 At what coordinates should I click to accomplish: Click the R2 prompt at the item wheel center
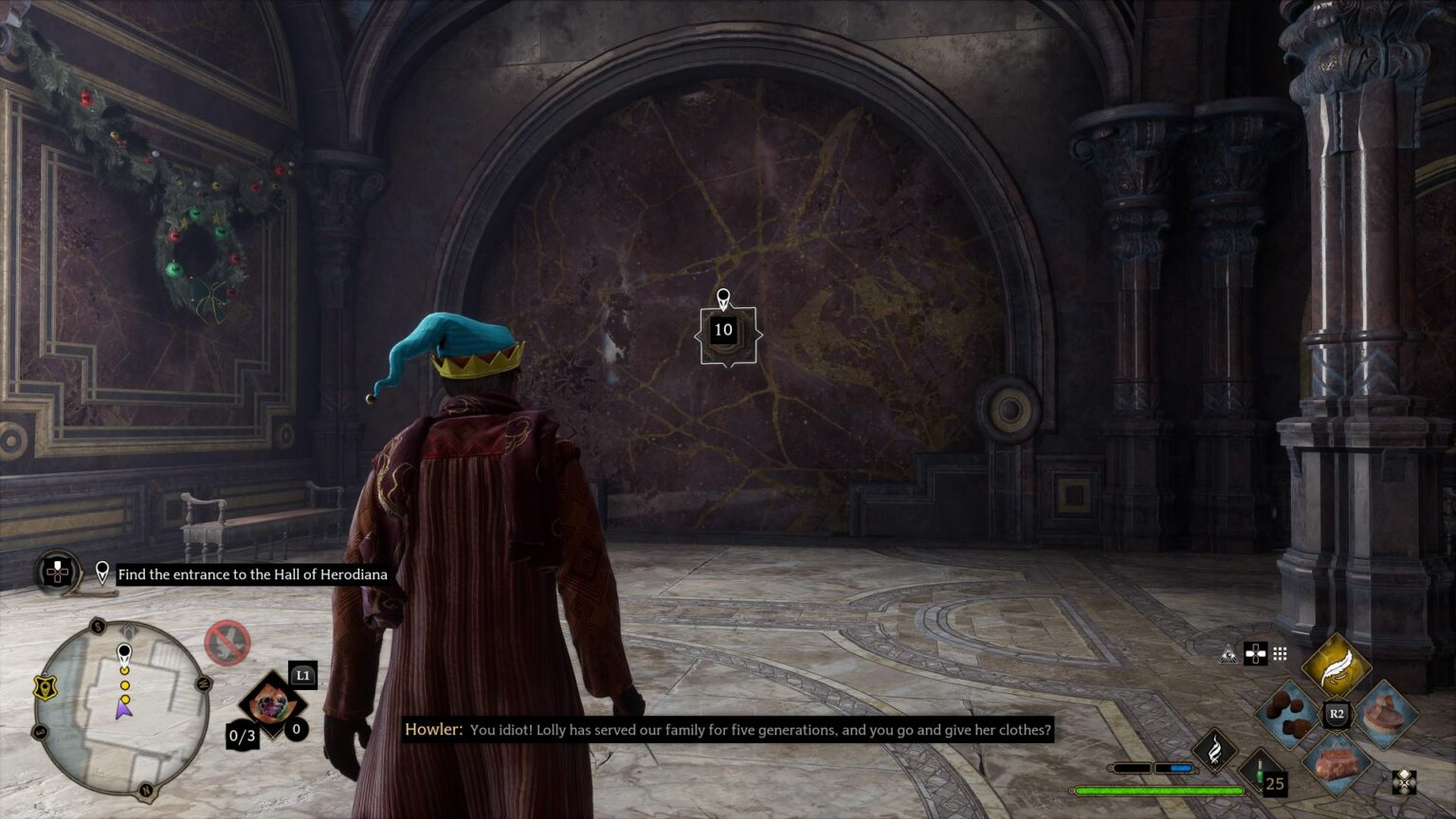point(1336,713)
